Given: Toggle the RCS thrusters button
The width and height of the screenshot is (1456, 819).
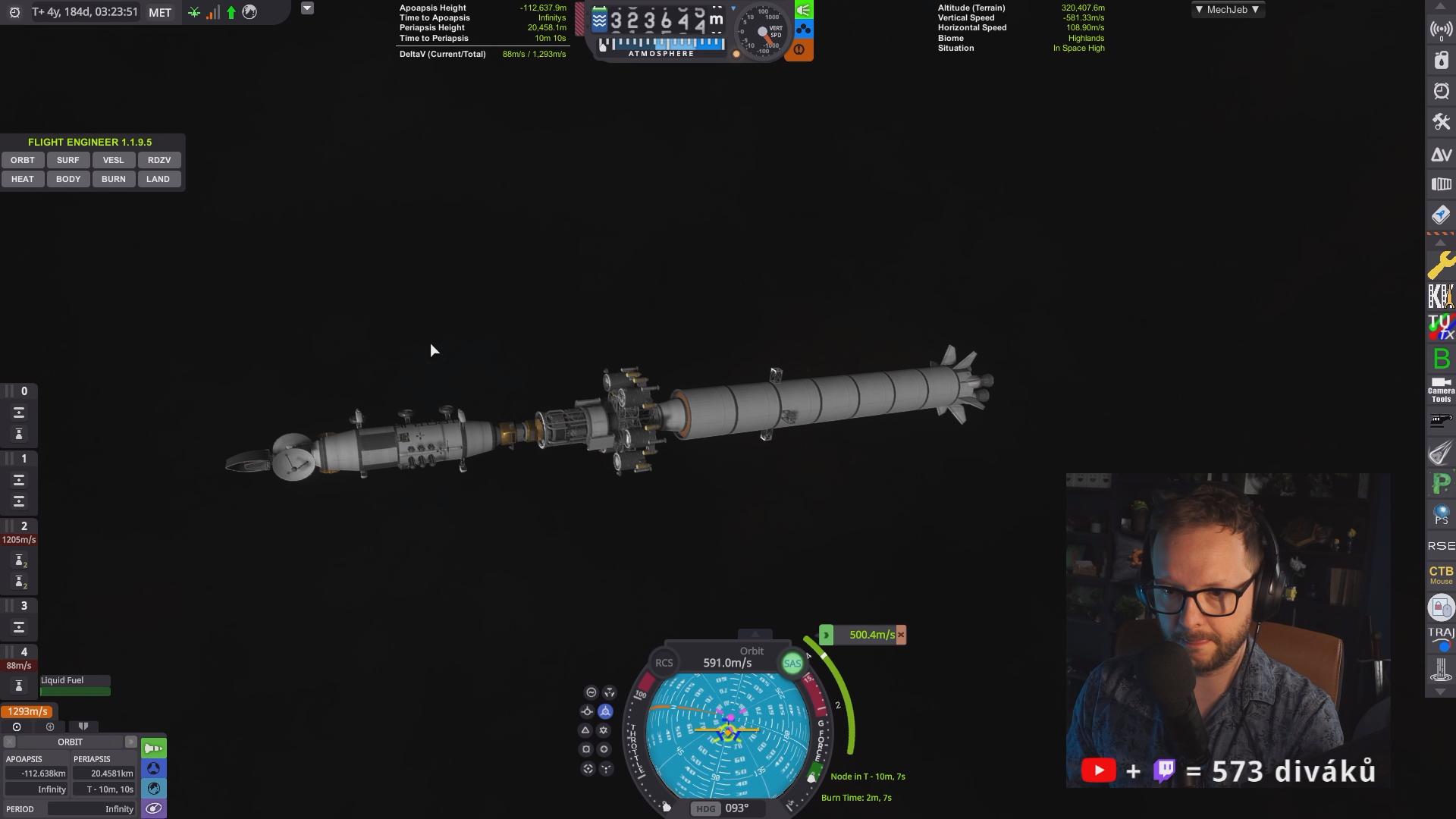Looking at the screenshot, I should (664, 663).
